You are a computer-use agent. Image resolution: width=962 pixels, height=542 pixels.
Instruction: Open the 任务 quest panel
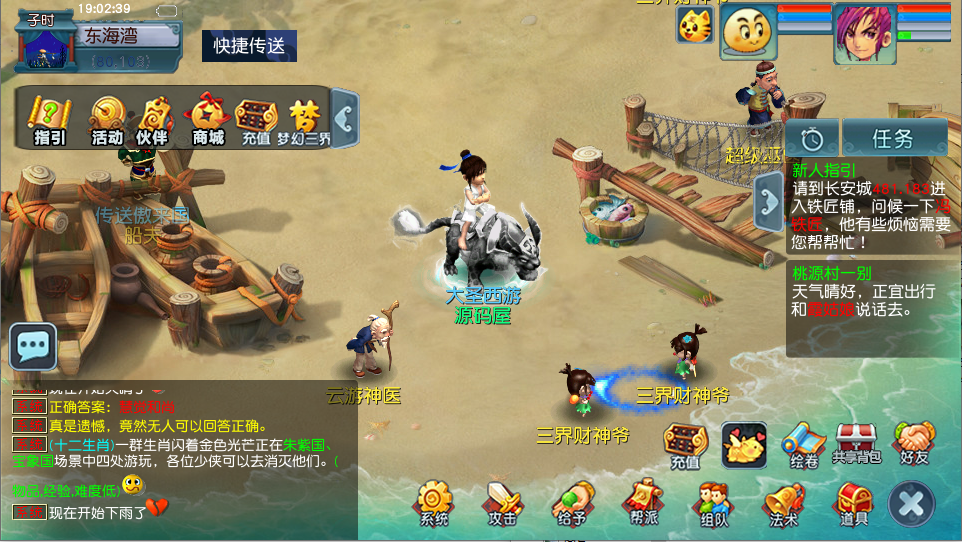893,138
